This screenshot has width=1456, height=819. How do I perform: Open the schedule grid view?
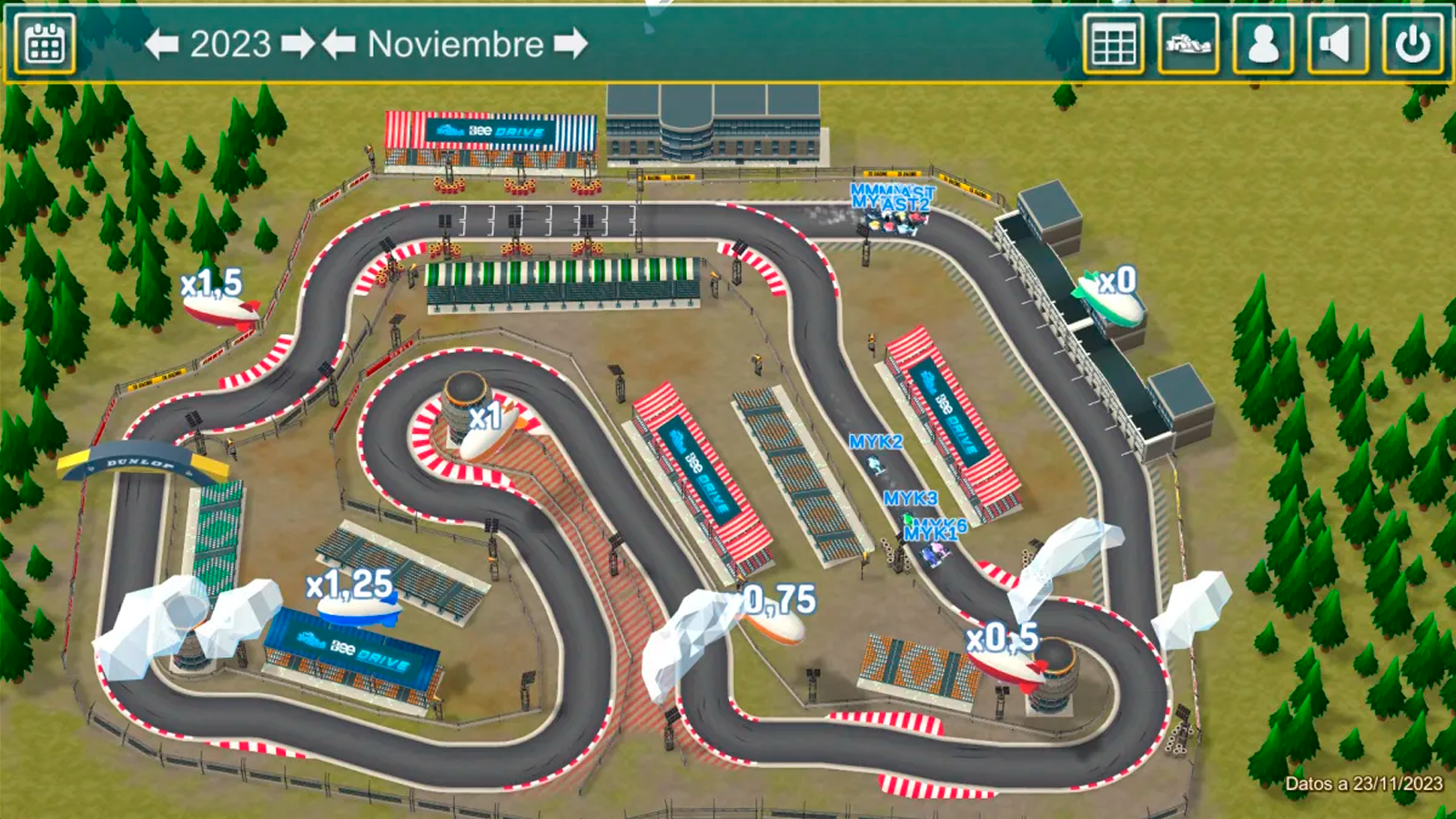click(1114, 42)
